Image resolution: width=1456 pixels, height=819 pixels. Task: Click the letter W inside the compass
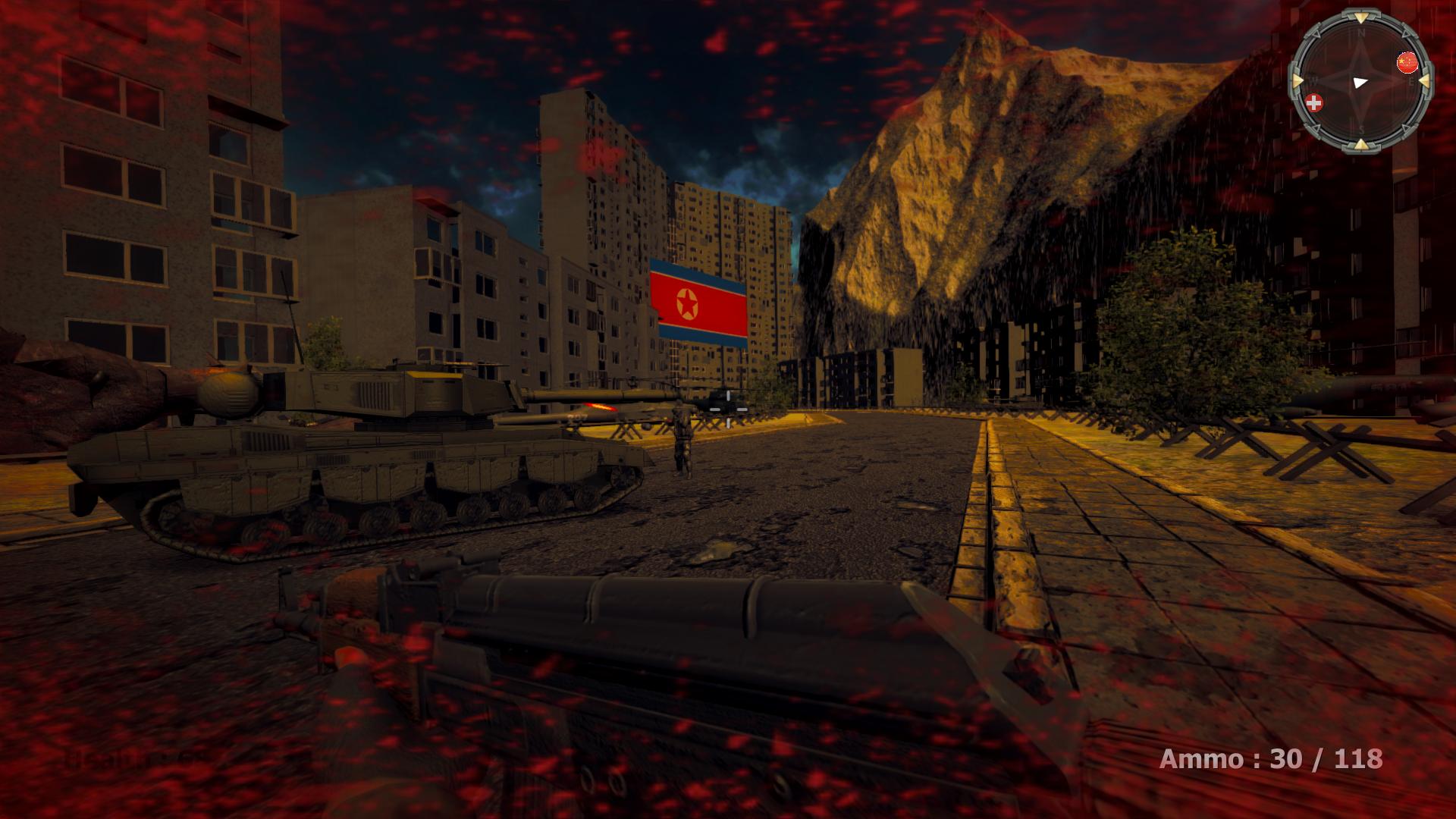pos(1313,80)
